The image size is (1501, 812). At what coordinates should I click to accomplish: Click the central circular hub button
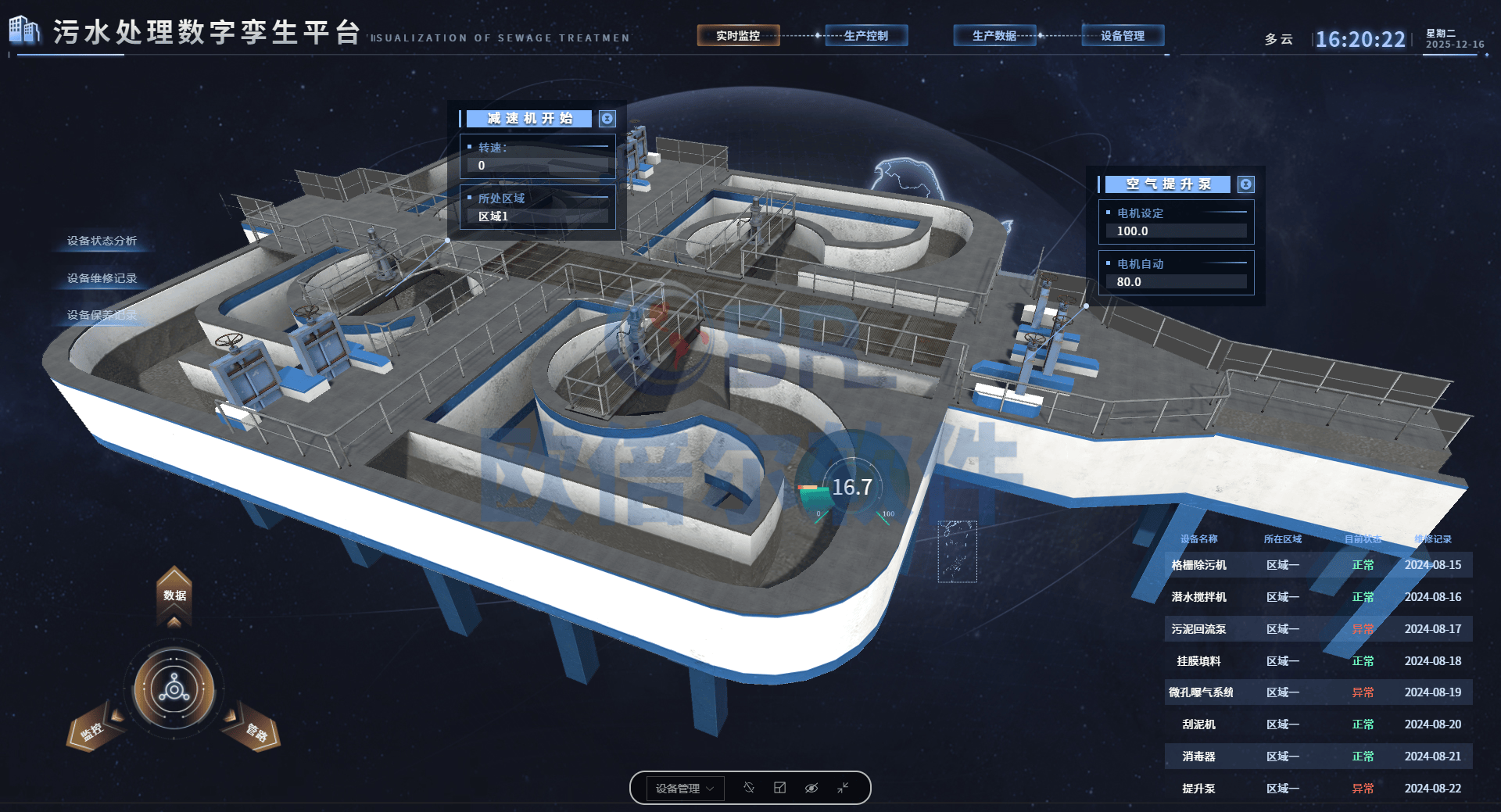pyautogui.click(x=174, y=690)
